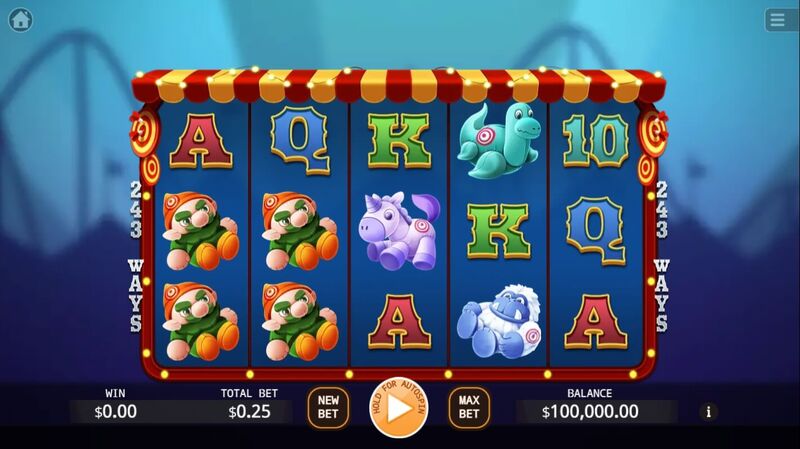Viewport: 800px width, 449px height.
Task: Spin the reels with the play button
Action: click(397, 408)
